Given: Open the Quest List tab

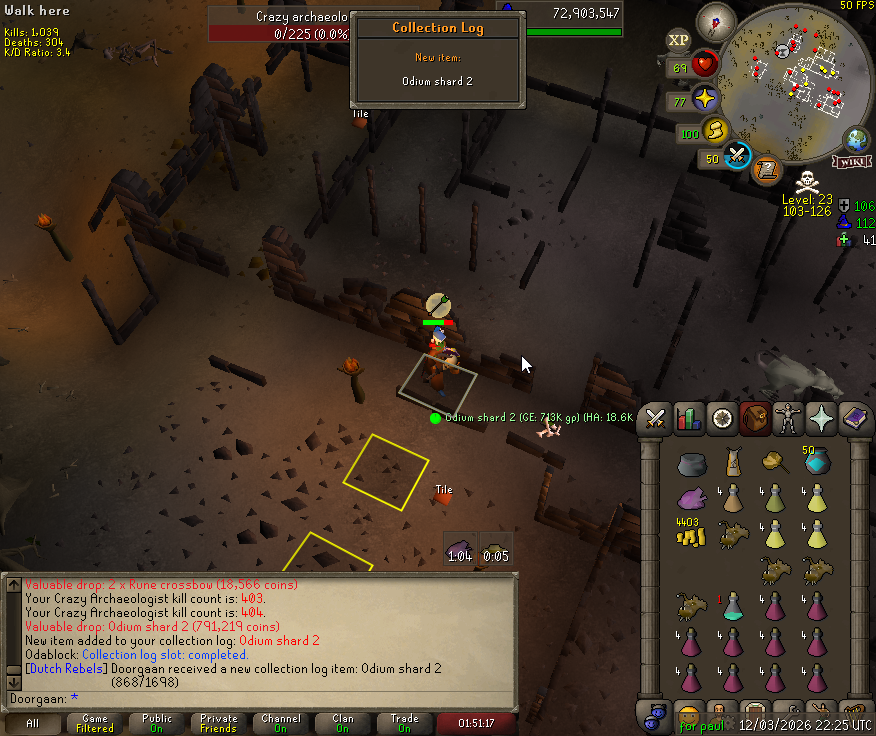Looking at the screenshot, I should [722, 419].
